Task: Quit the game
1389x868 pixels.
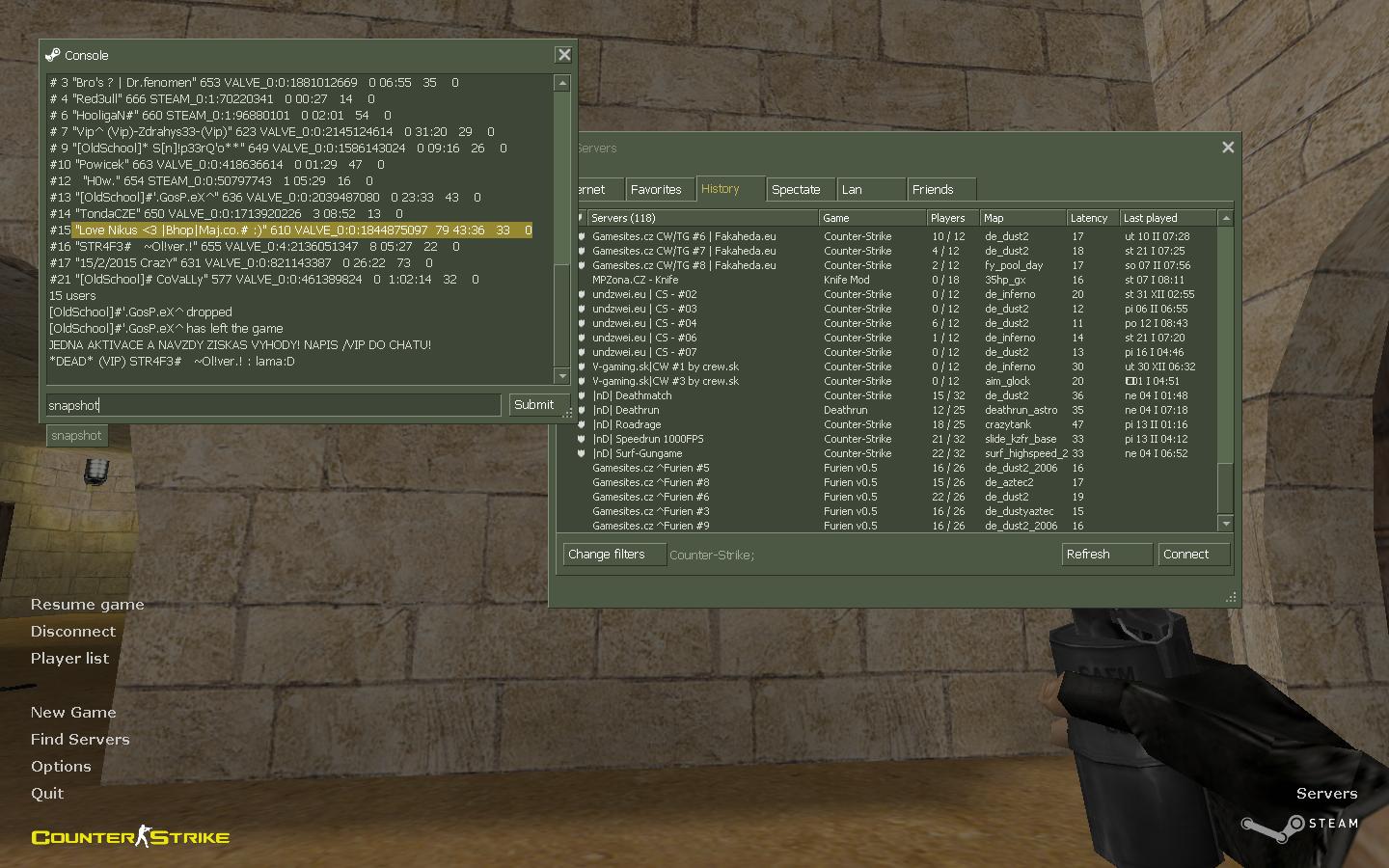Action: 47,794
